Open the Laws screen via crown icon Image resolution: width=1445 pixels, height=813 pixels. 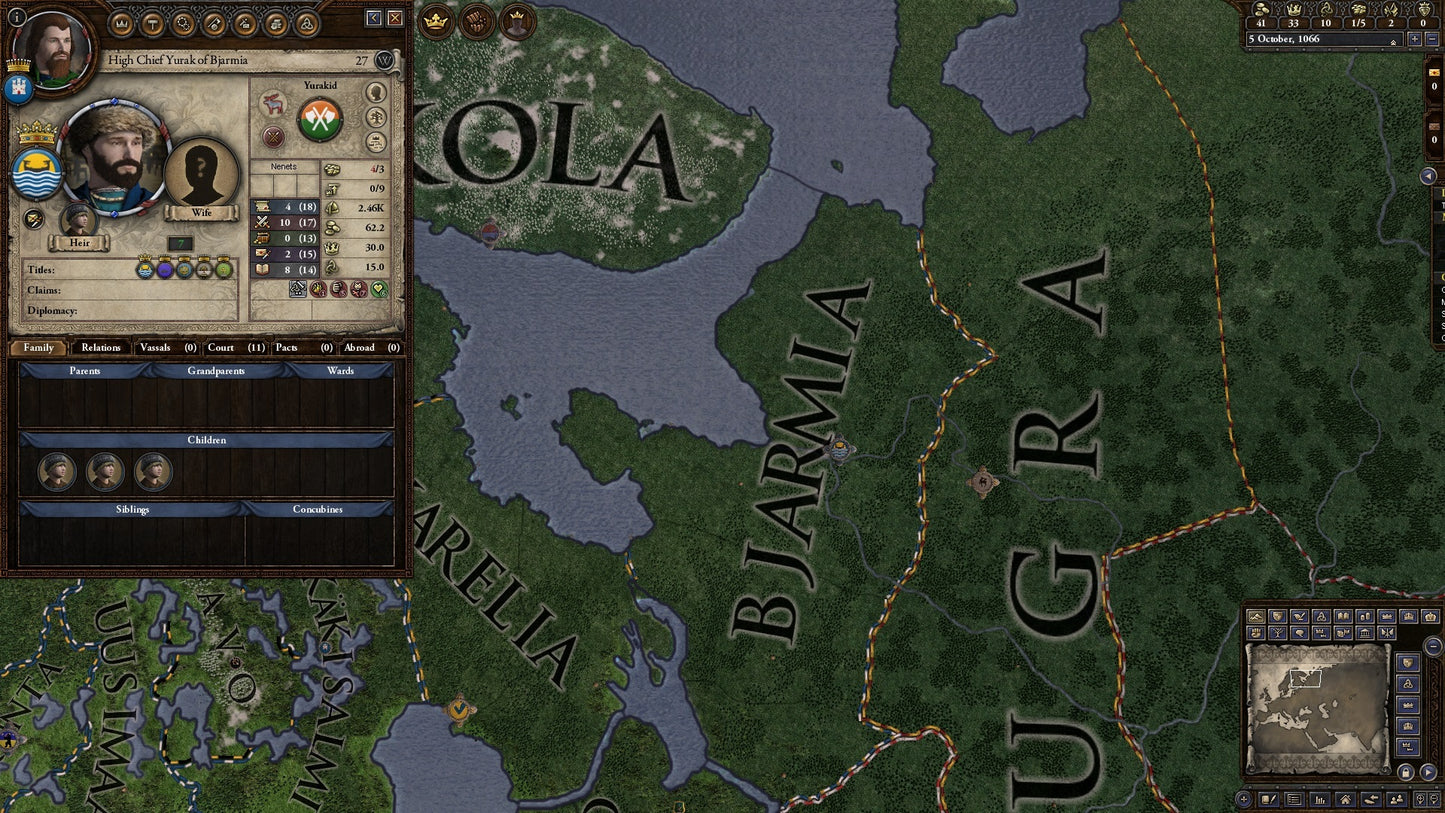point(122,24)
